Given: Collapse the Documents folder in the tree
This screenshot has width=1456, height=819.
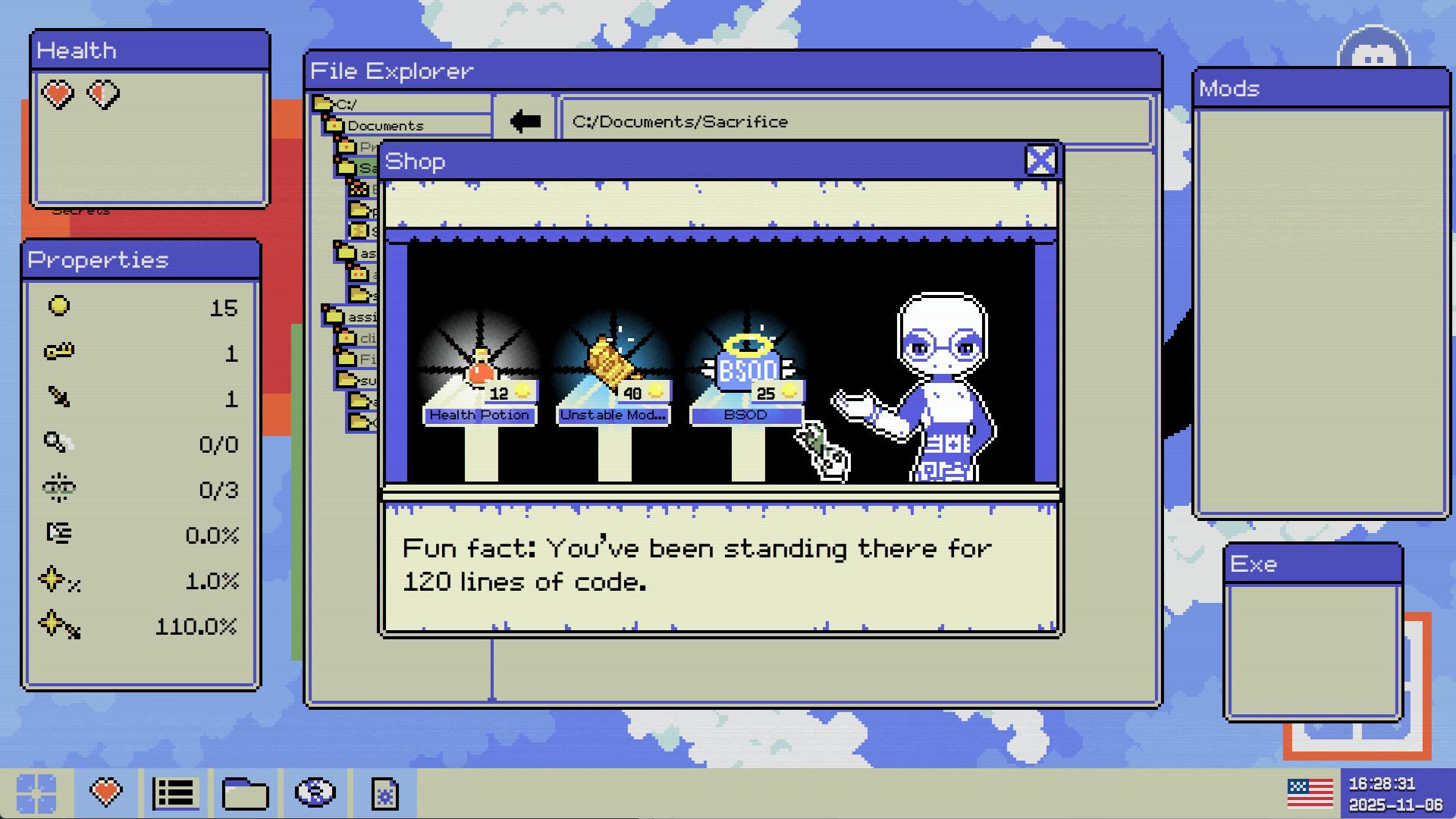Looking at the screenshot, I should (334, 126).
